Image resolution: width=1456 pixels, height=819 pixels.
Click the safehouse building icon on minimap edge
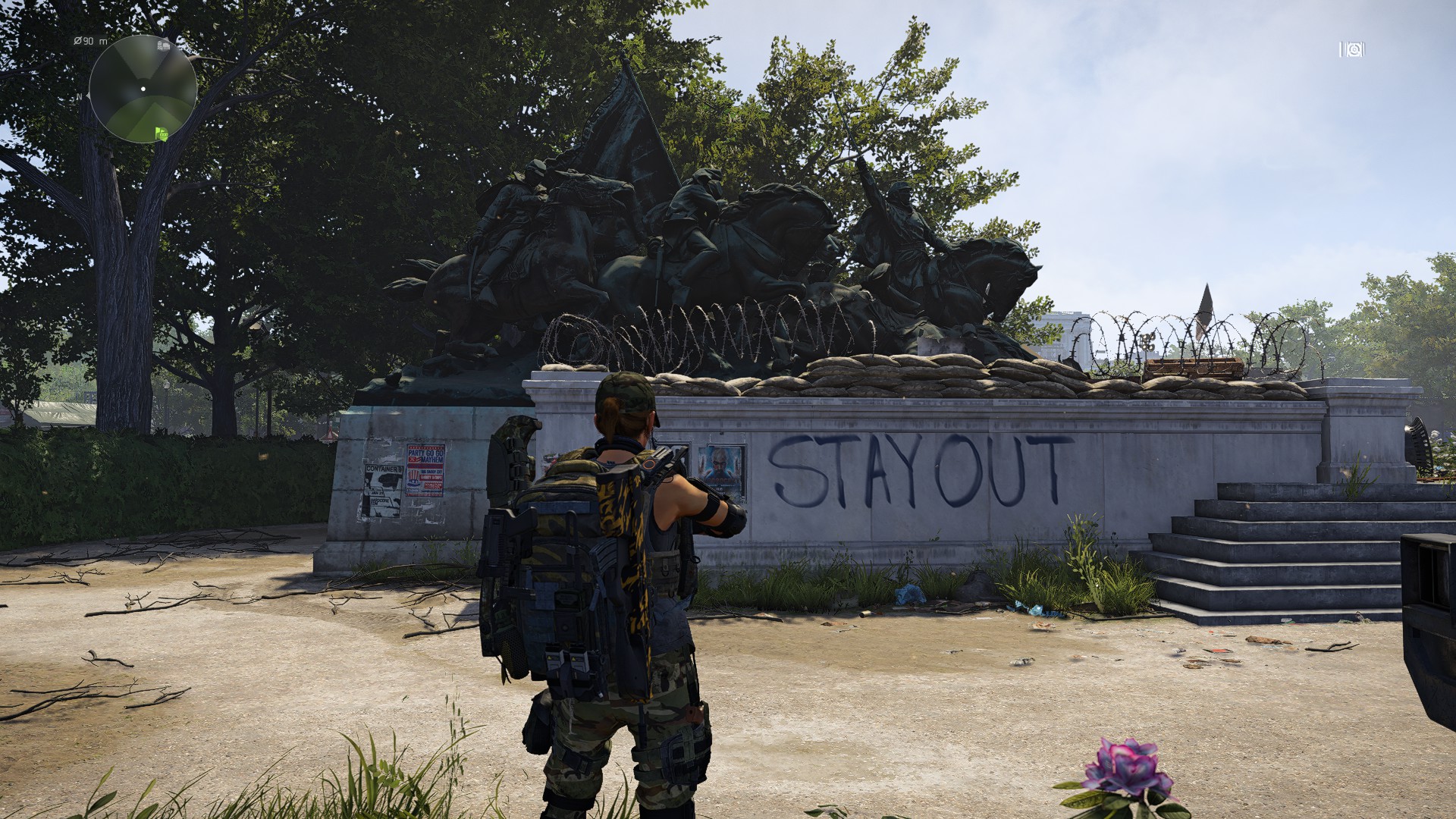160,45
